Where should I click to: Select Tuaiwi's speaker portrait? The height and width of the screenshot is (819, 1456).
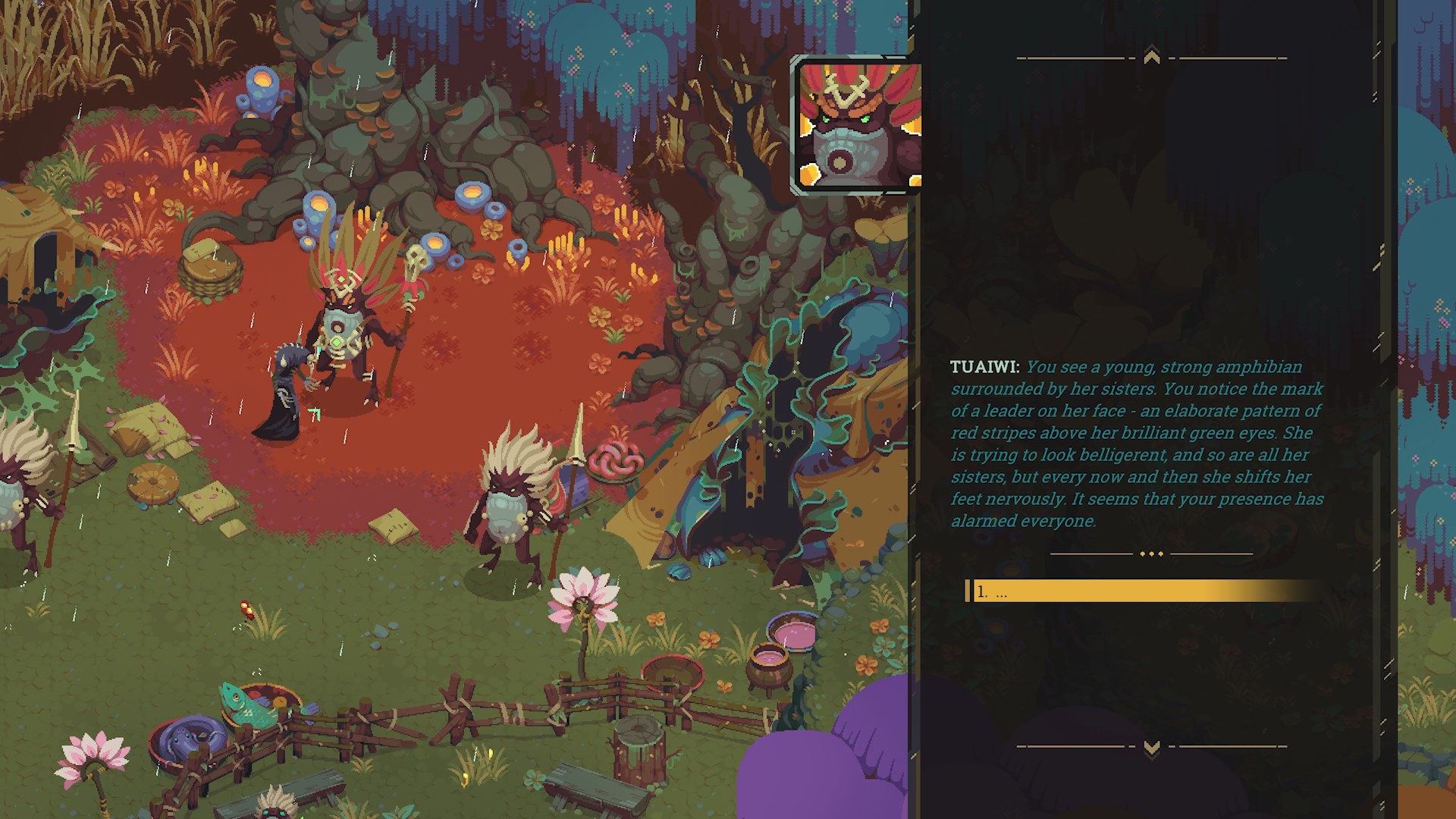click(x=857, y=125)
